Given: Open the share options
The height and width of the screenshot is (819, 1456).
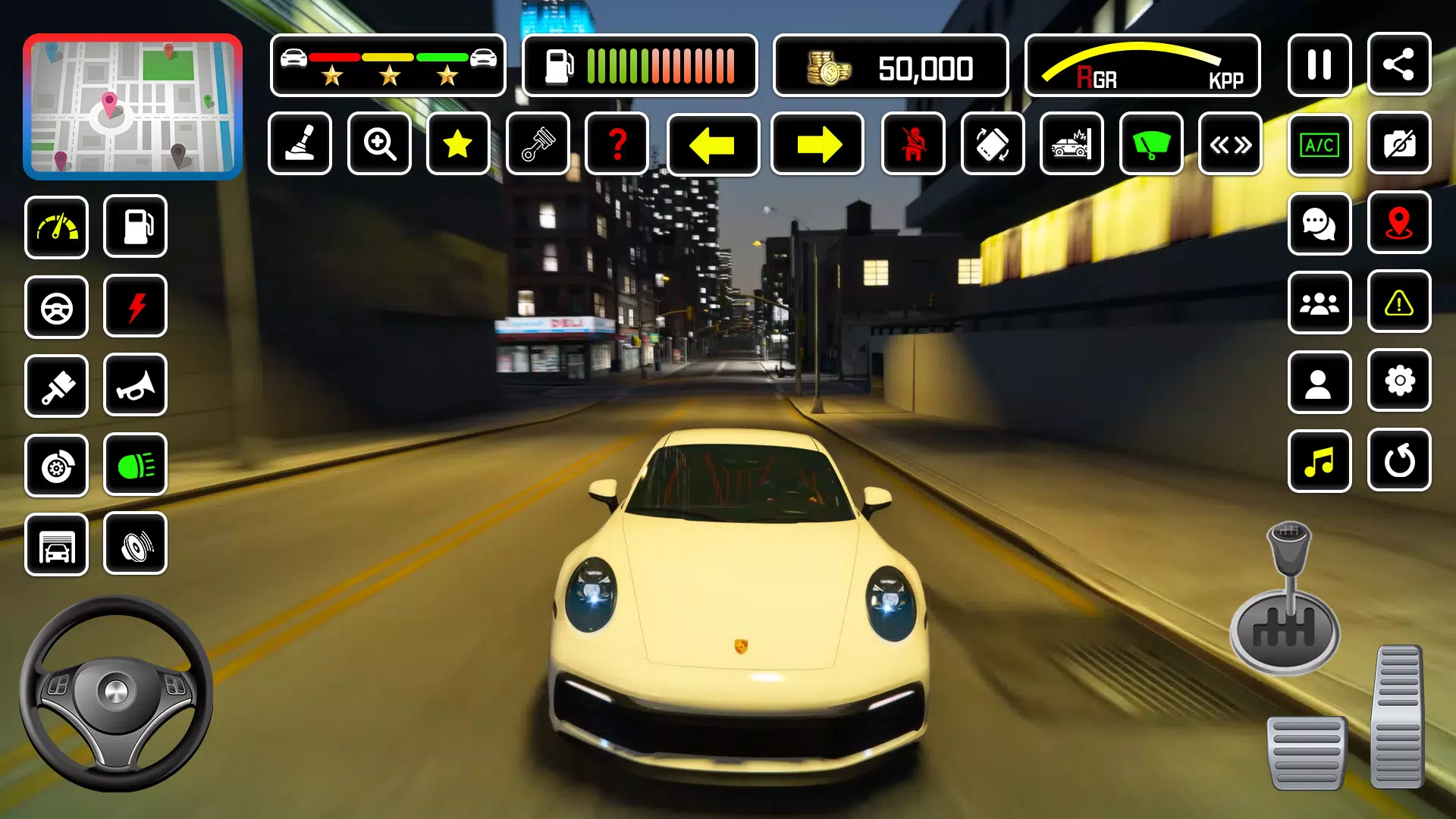Looking at the screenshot, I should tap(1399, 65).
